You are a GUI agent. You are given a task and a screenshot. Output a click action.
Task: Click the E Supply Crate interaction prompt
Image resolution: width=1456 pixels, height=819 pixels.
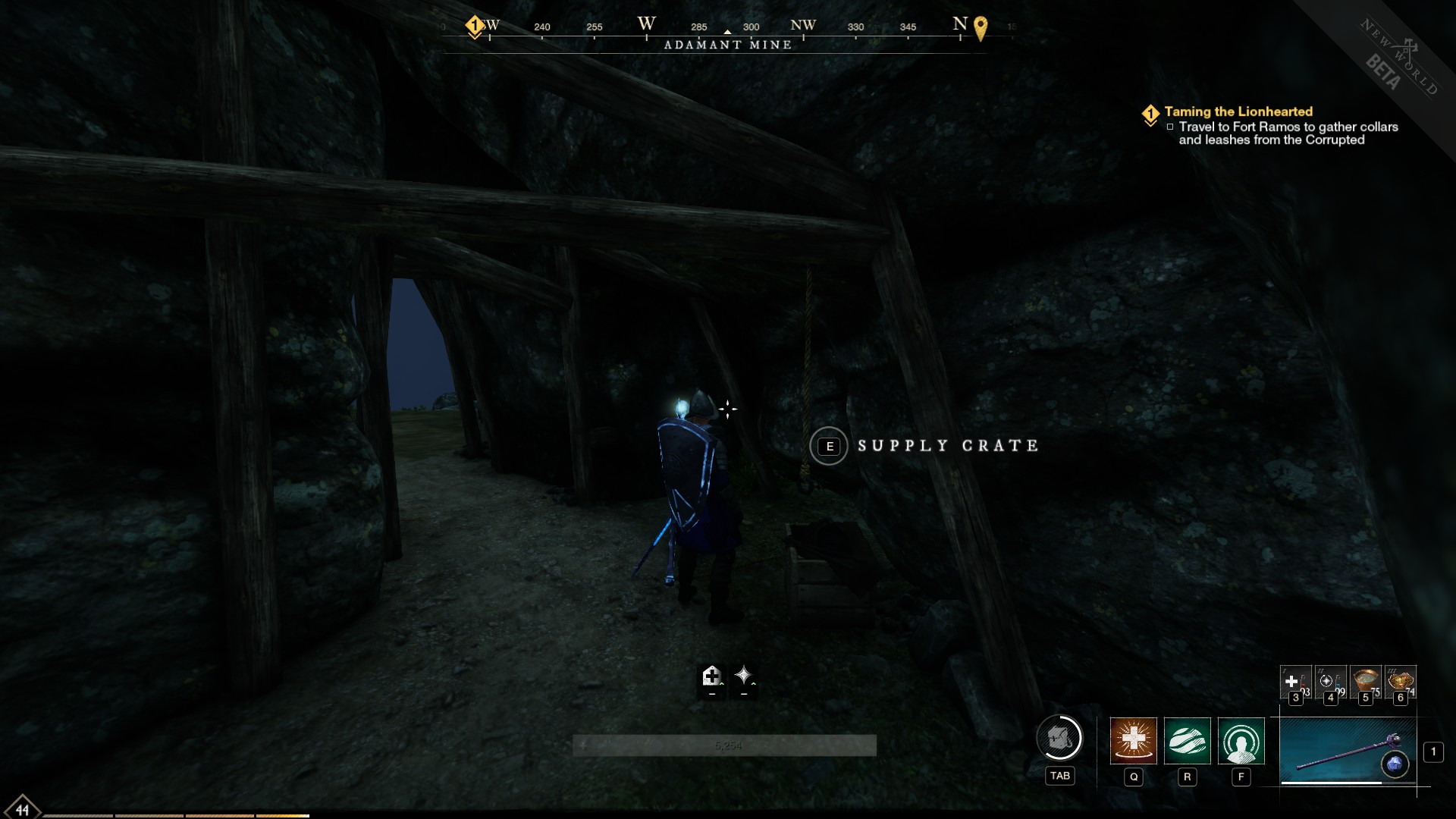[x=830, y=446]
